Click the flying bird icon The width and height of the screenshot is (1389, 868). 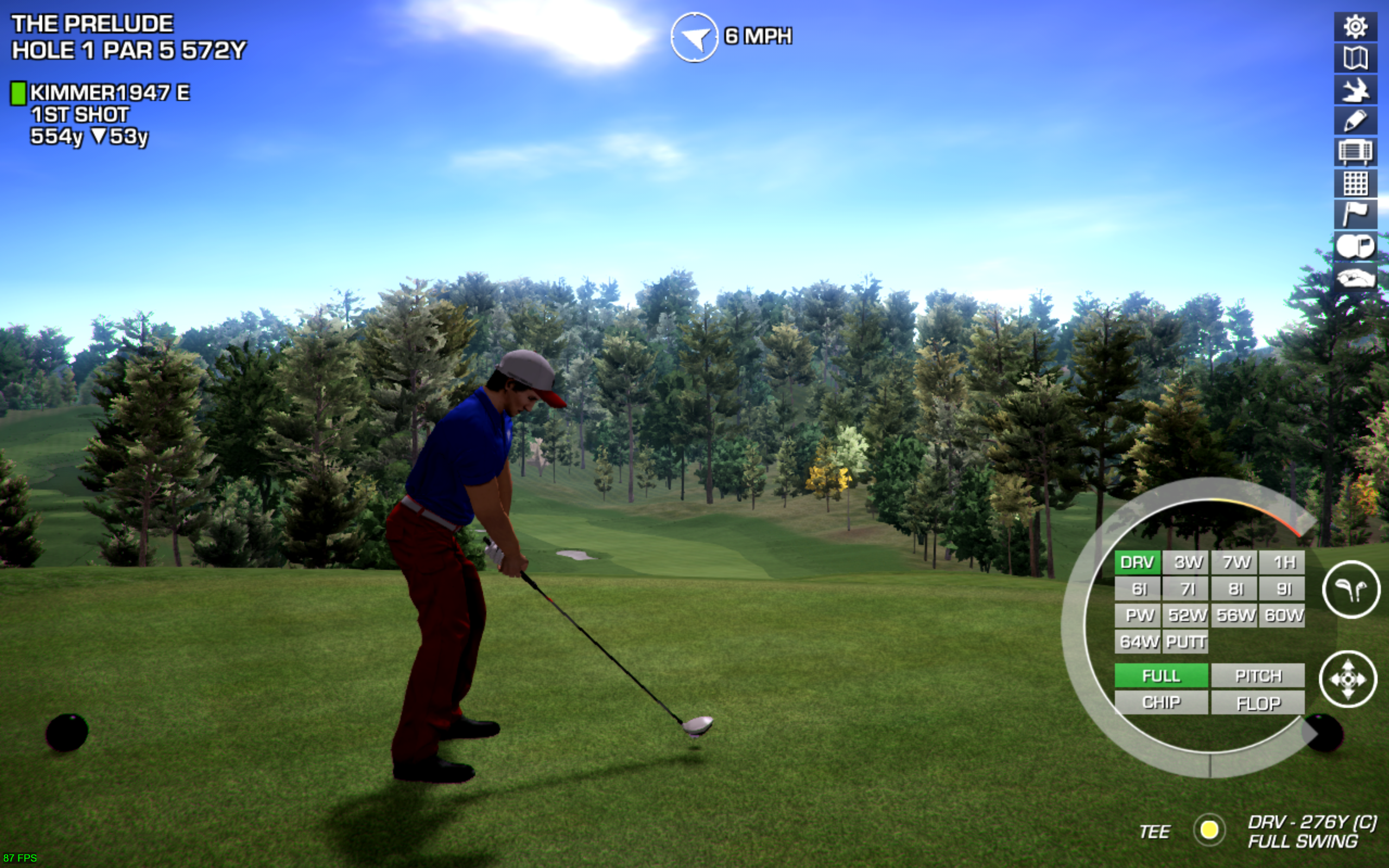coord(1355,90)
